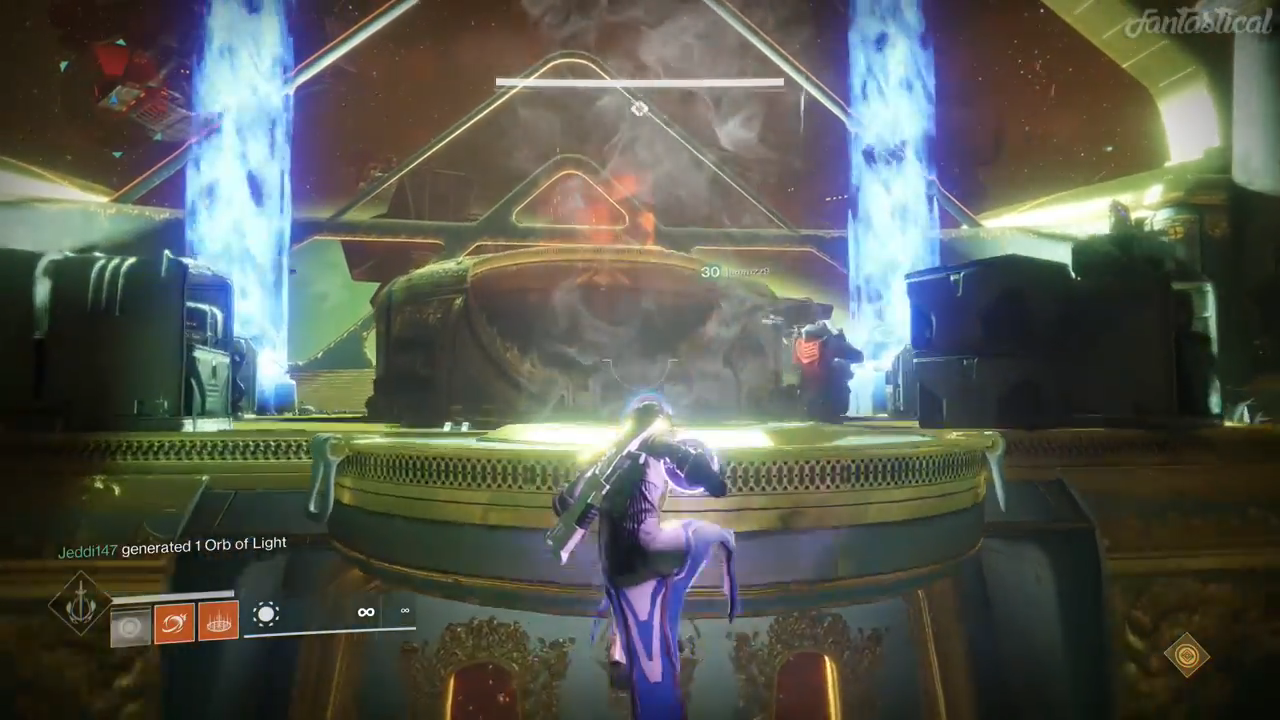
Task: Open the gold diamond emblem icon
Action: click(1186, 655)
